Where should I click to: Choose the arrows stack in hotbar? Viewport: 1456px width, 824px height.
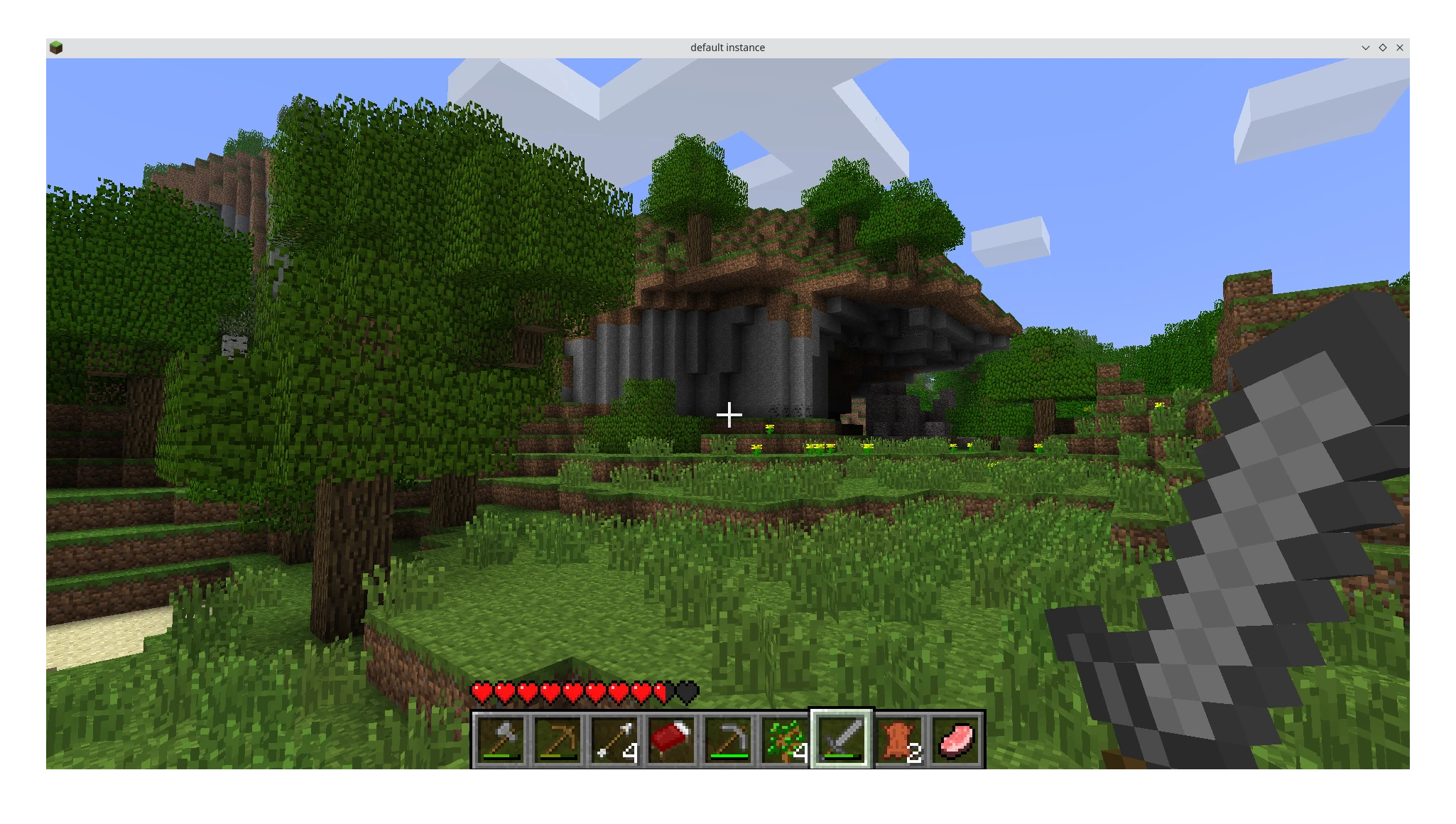(614, 740)
